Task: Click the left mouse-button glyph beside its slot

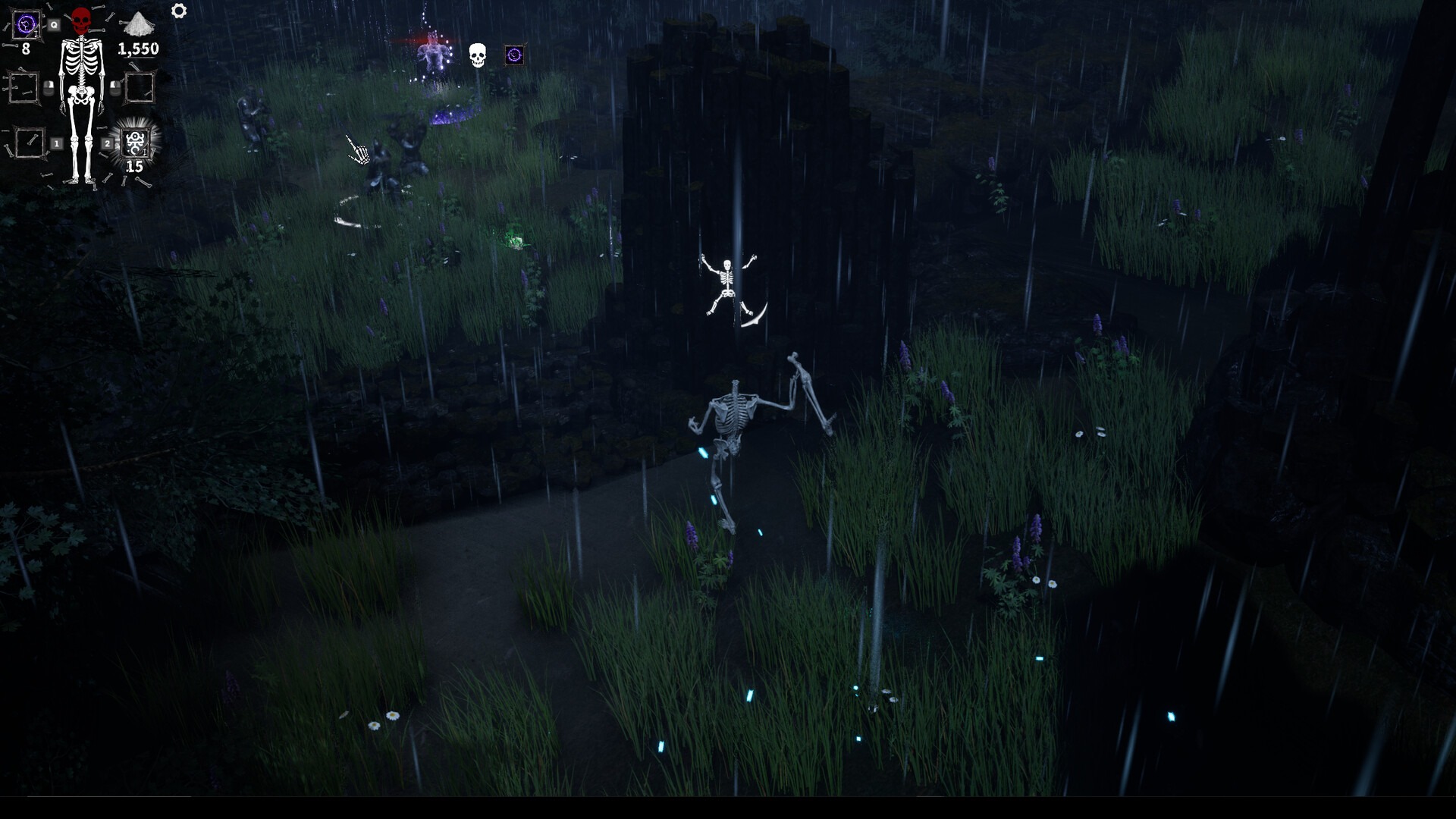Action: 49,89
